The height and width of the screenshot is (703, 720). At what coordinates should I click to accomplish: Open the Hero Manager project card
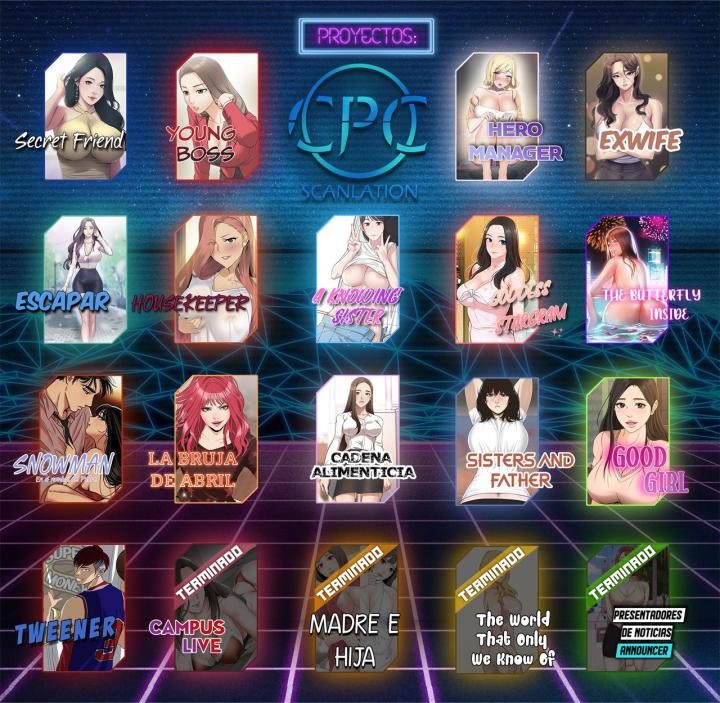497,116
